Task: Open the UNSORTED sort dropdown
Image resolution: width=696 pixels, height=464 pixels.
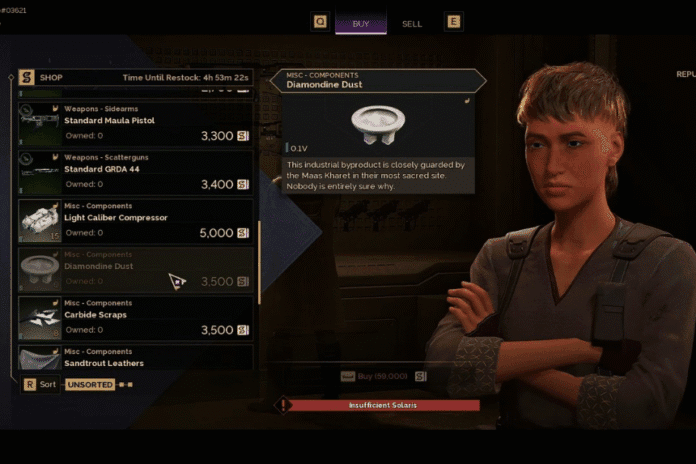Action: tap(90, 384)
